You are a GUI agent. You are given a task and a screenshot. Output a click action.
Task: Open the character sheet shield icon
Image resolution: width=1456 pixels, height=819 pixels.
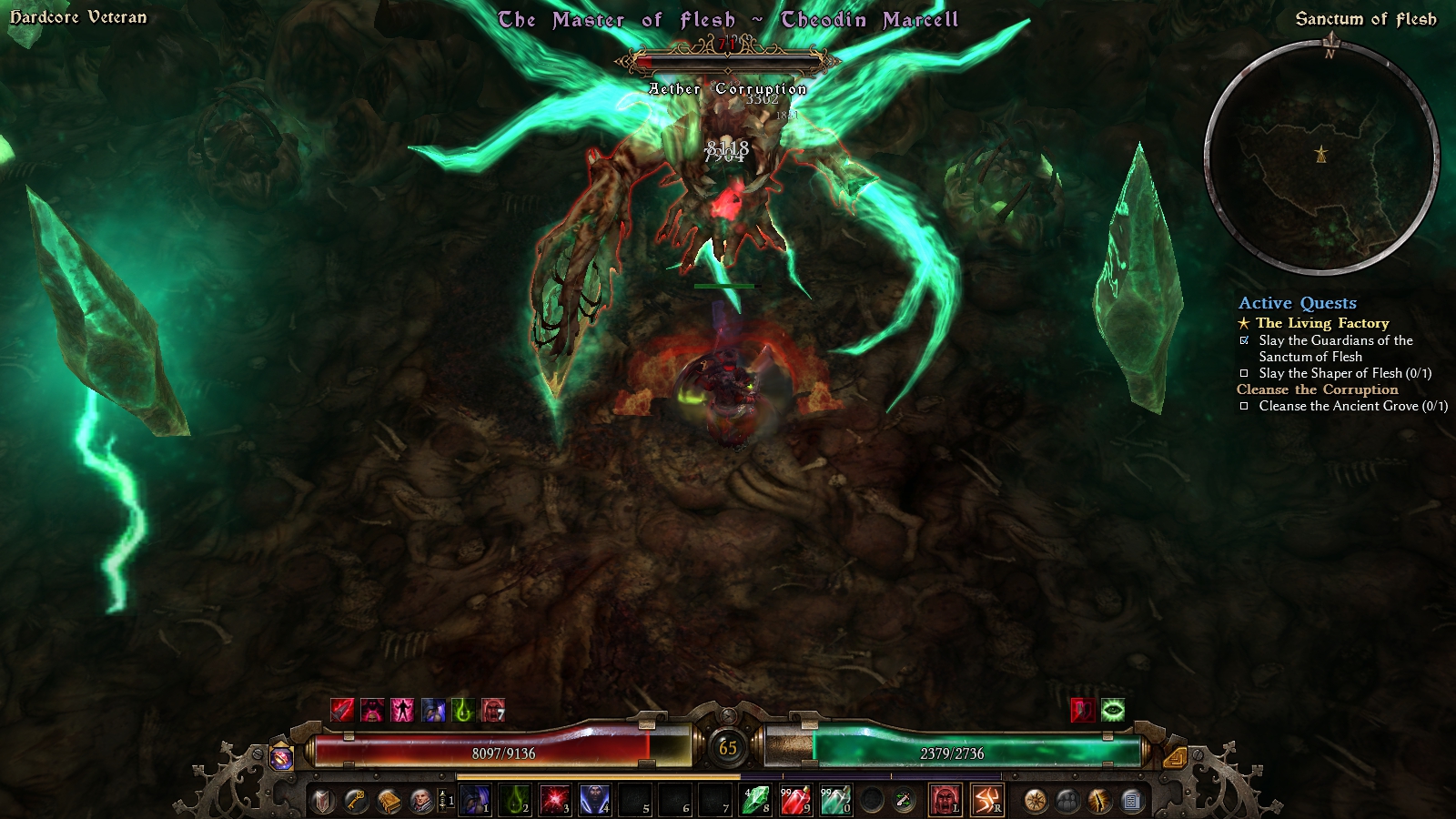click(x=323, y=801)
